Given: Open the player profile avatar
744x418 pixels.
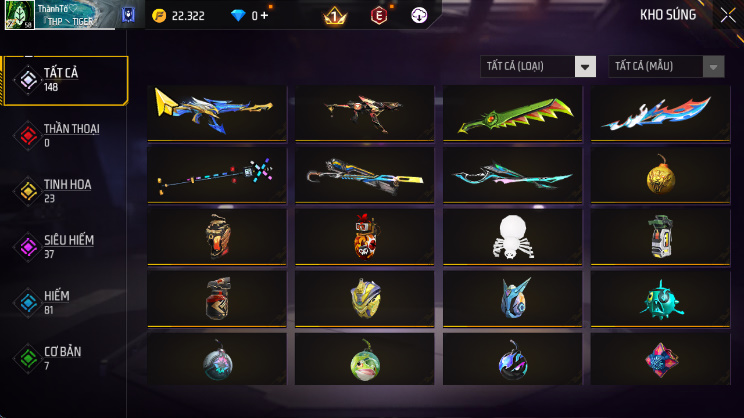Looking at the screenshot, I should 20,15.
